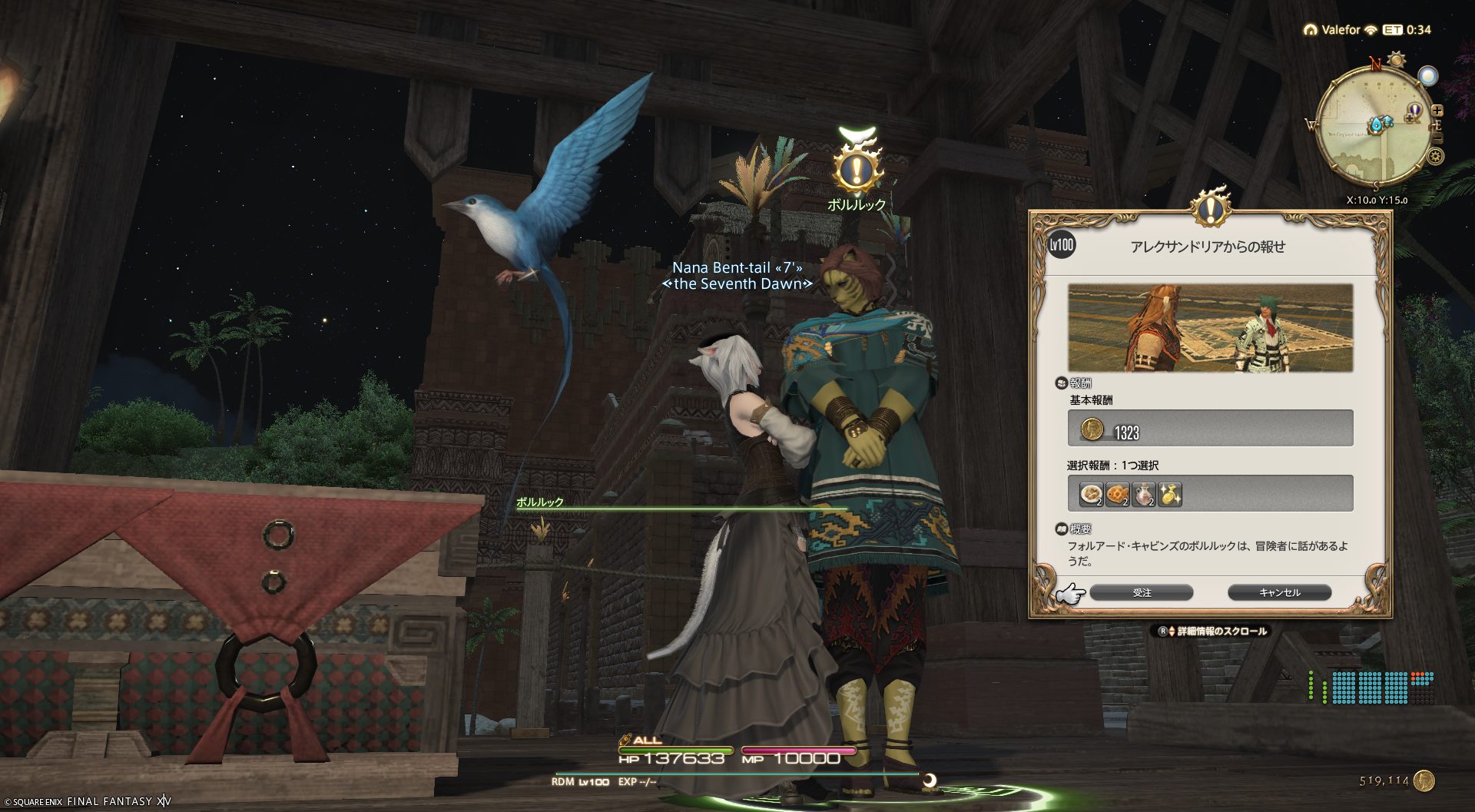Choose the fish-shaped pastry reward
This screenshot has width=1475, height=812.
point(1118,494)
